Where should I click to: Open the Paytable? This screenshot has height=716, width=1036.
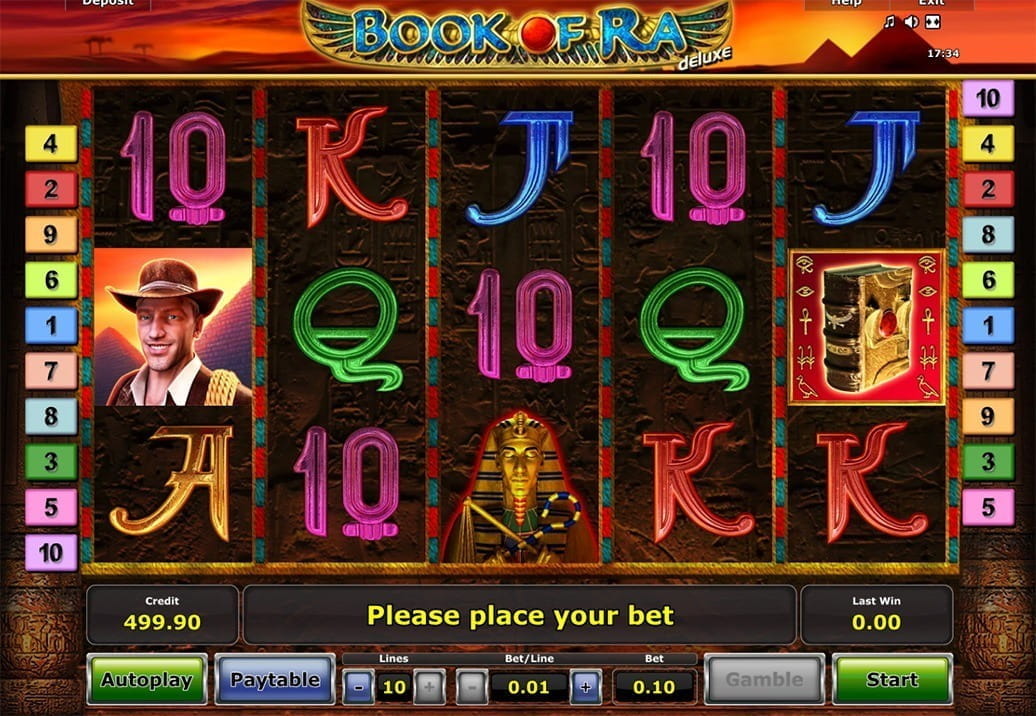click(275, 680)
